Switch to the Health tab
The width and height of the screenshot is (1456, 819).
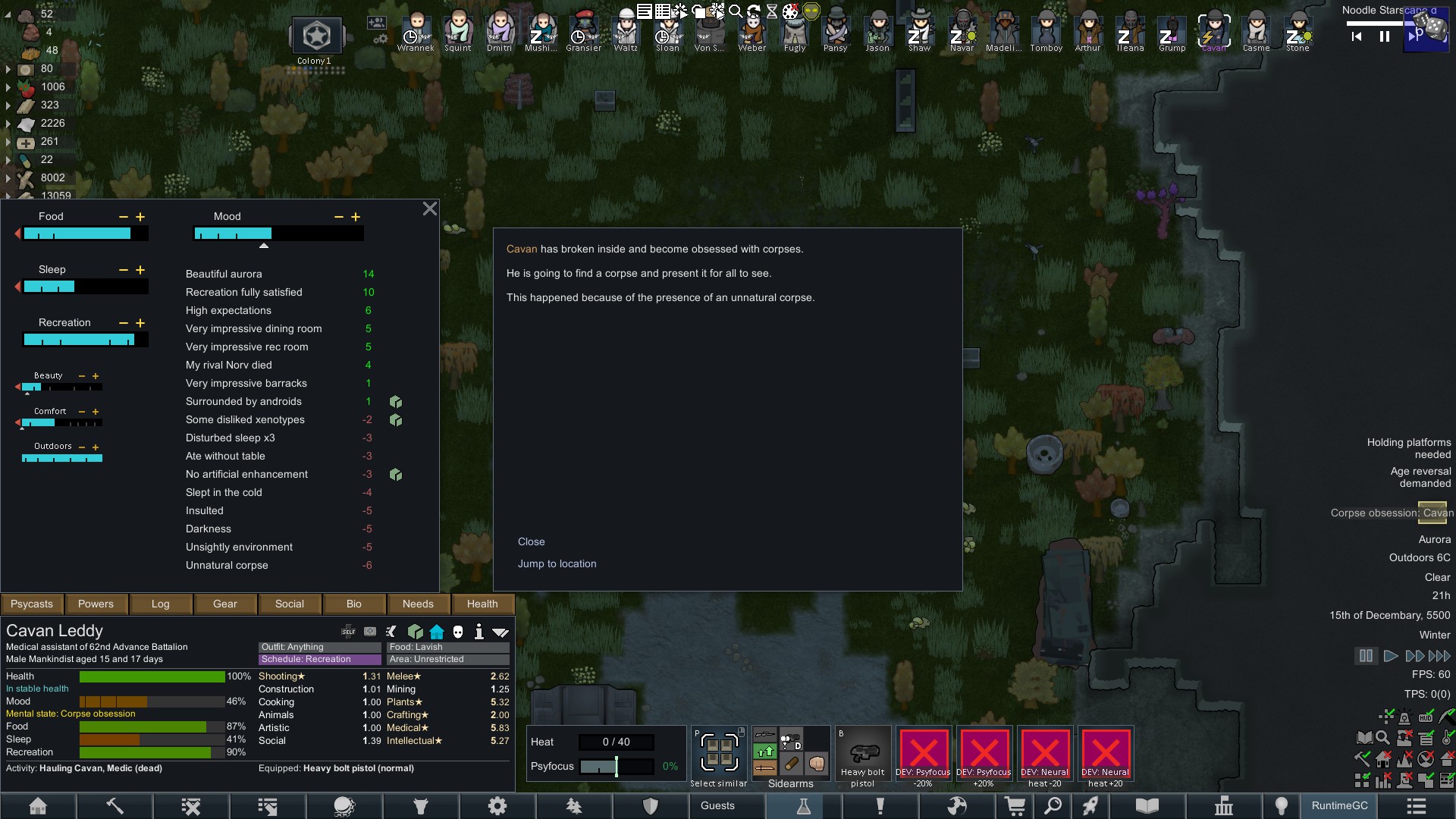point(483,604)
